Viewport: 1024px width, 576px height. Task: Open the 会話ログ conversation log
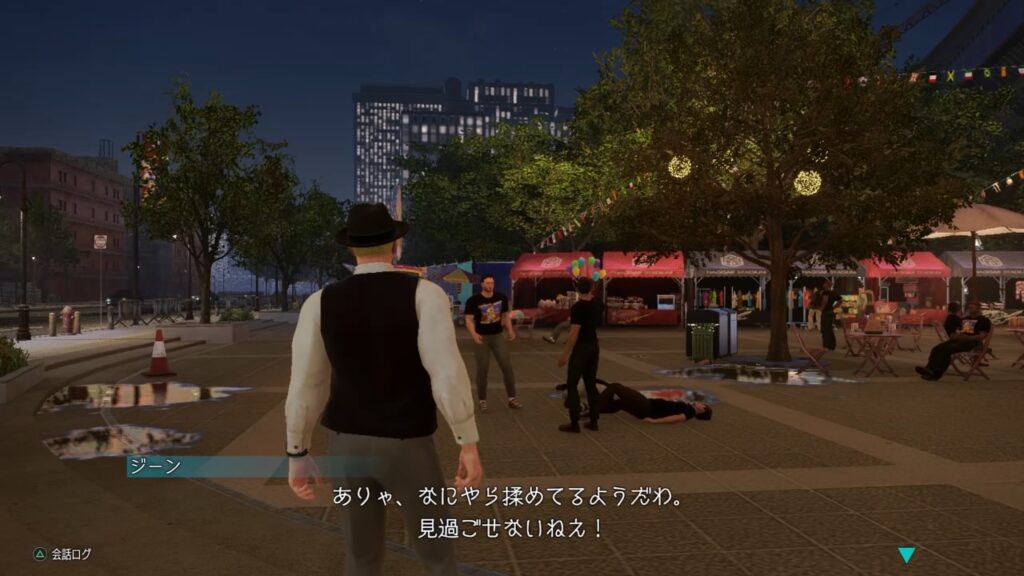click(62, 553)
